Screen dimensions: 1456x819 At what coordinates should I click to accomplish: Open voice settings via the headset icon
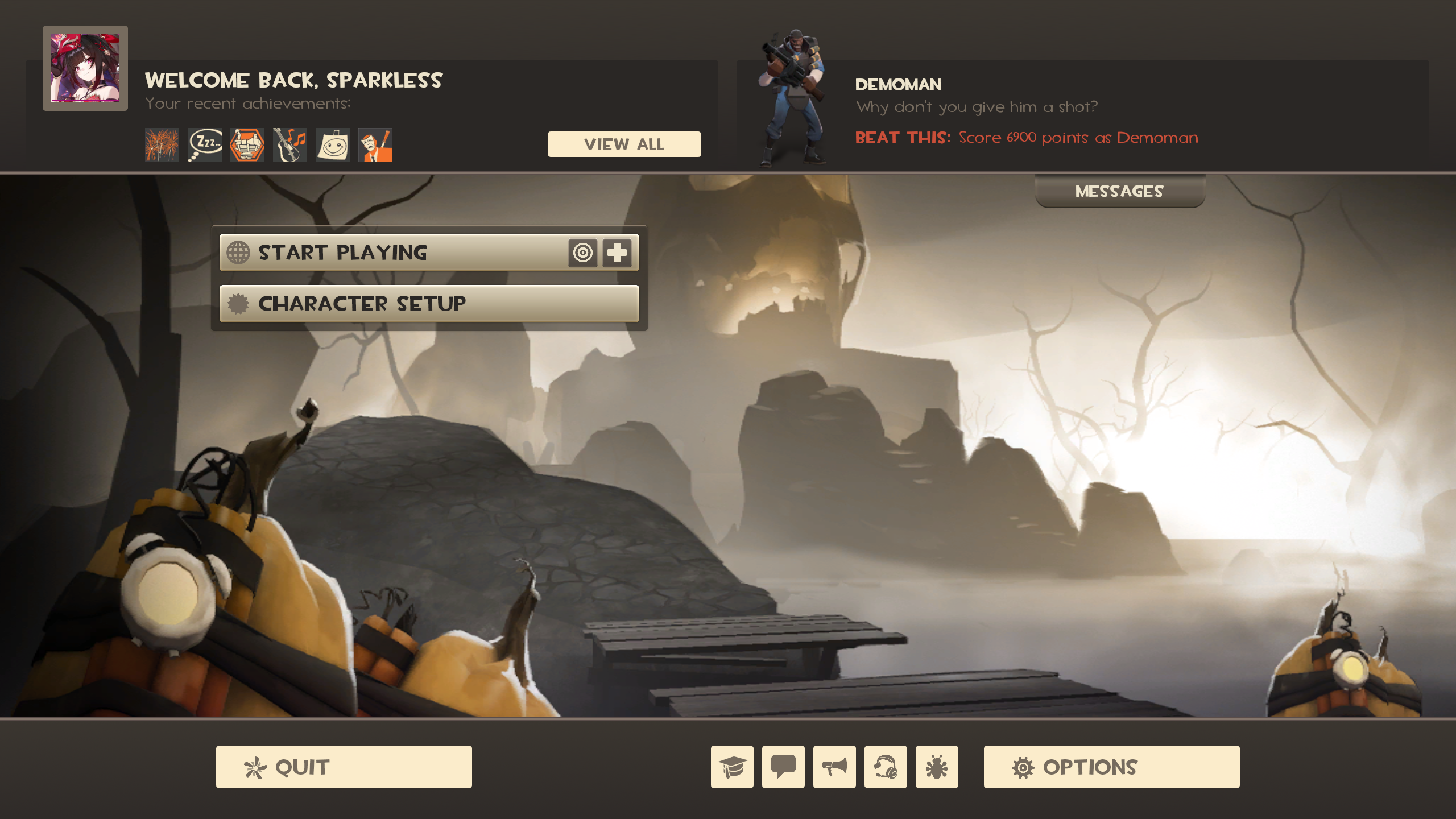pos(886,767)
